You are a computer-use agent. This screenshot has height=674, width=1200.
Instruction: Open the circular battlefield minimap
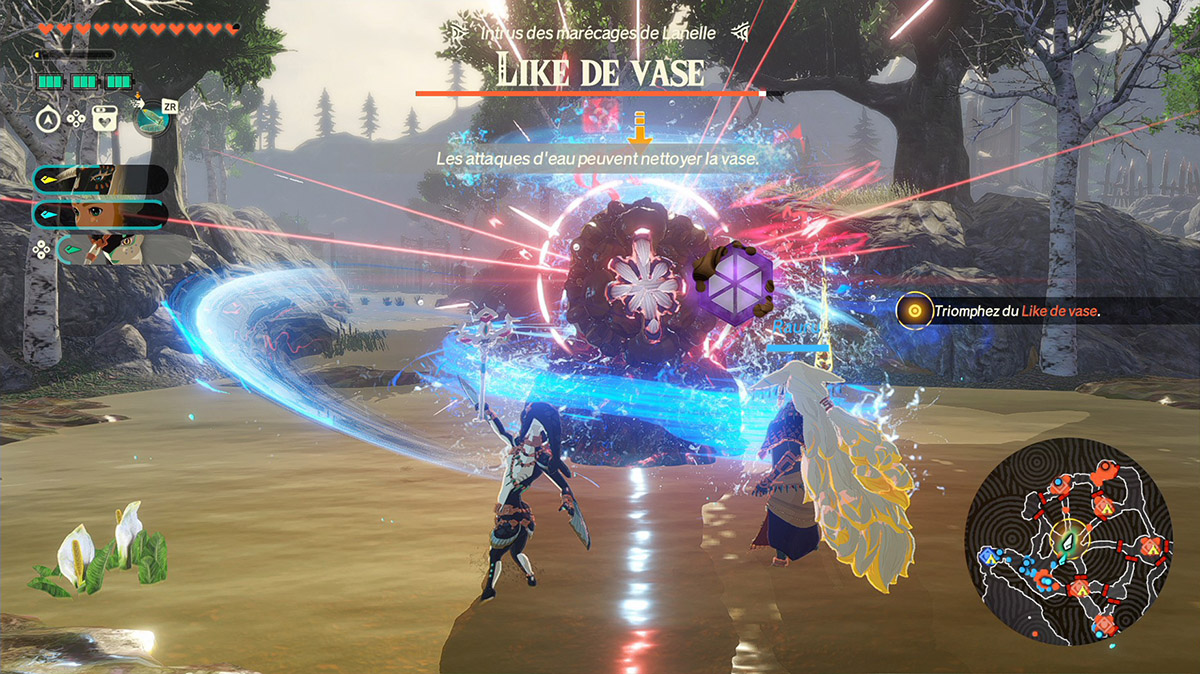(1069, 548)
